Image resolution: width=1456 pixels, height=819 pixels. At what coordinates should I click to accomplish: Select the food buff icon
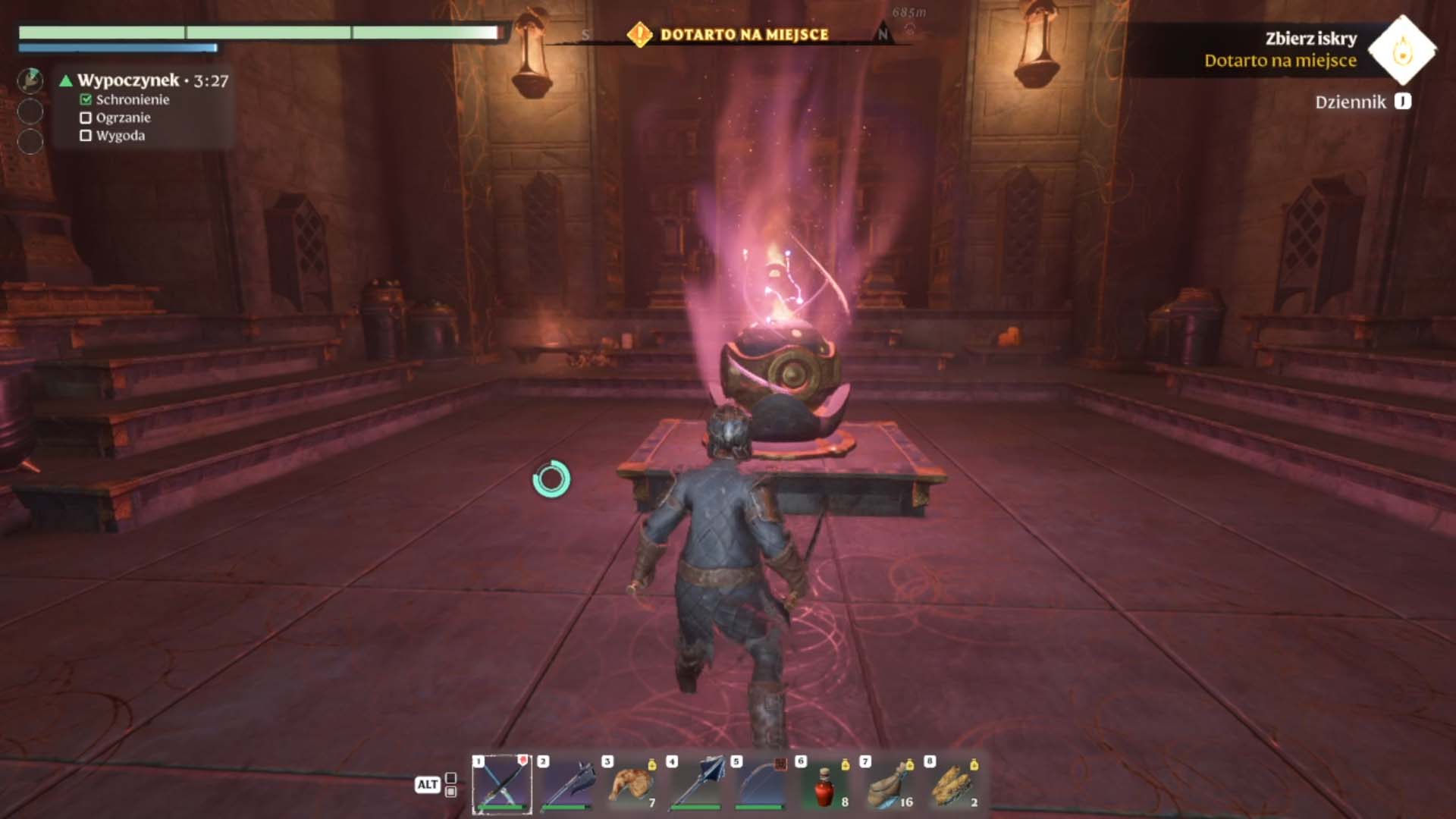(30, 79)
